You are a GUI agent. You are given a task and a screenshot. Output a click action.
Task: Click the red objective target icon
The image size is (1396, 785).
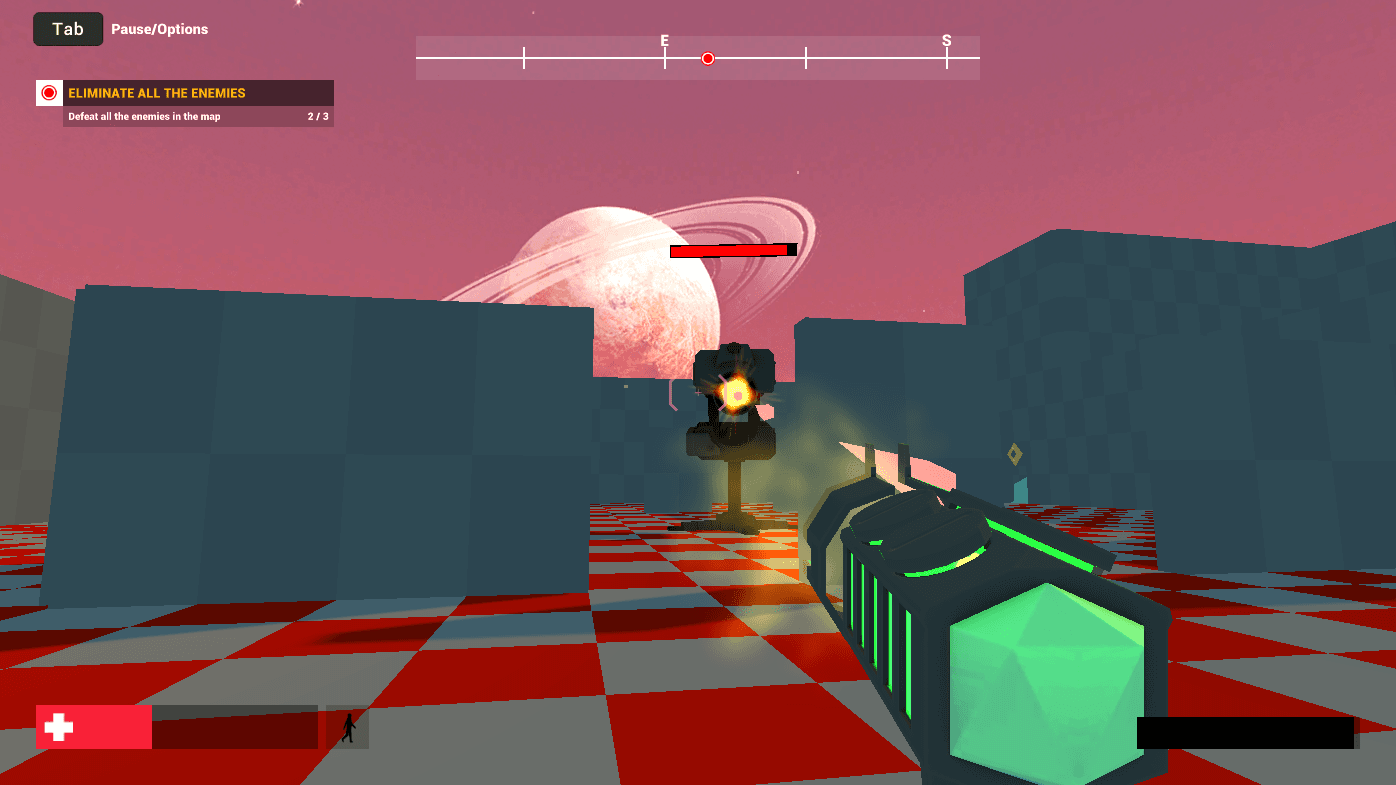click(x=49, y=93)
